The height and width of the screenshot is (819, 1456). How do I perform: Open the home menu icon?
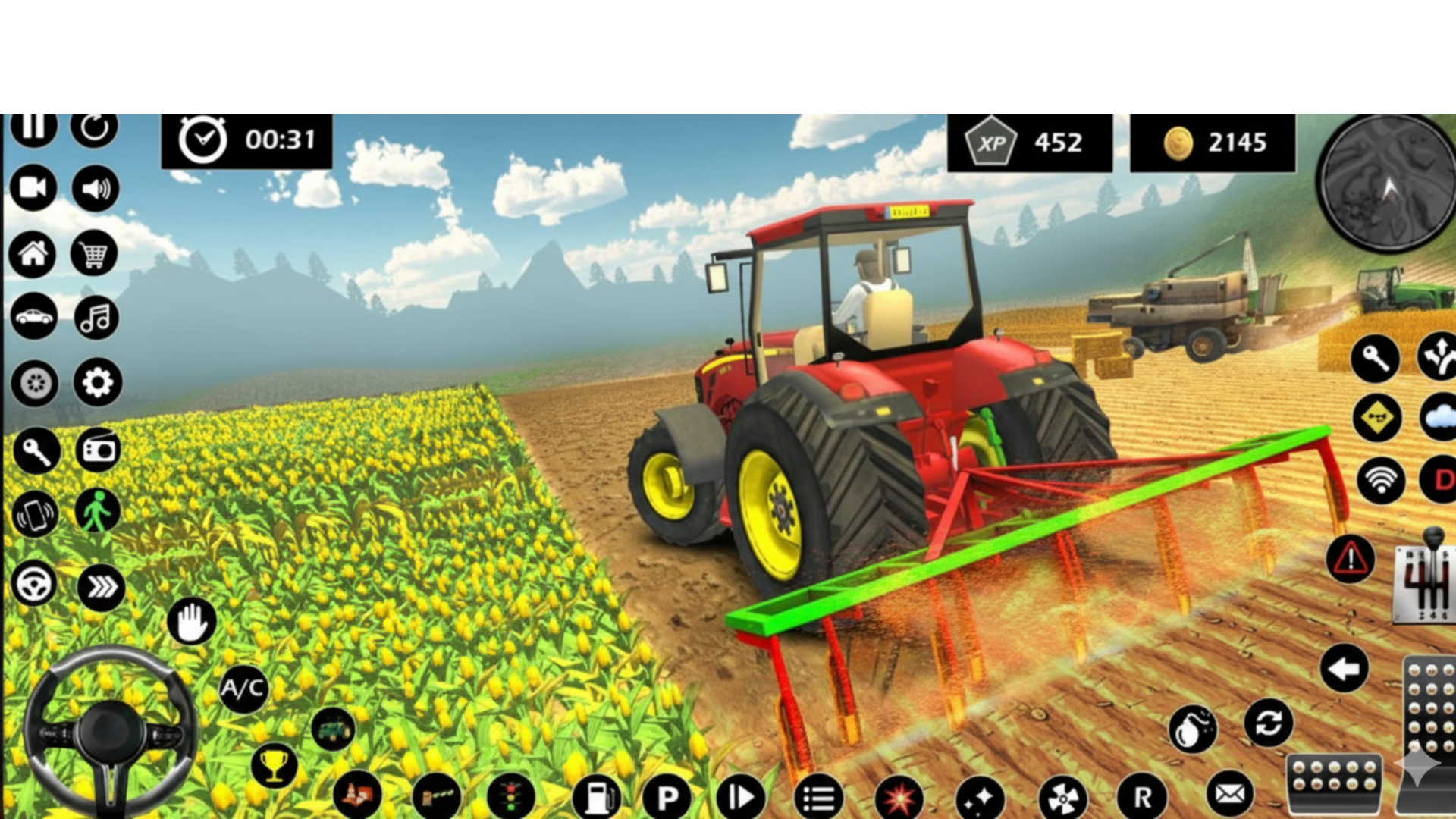(x=33, y=253)
